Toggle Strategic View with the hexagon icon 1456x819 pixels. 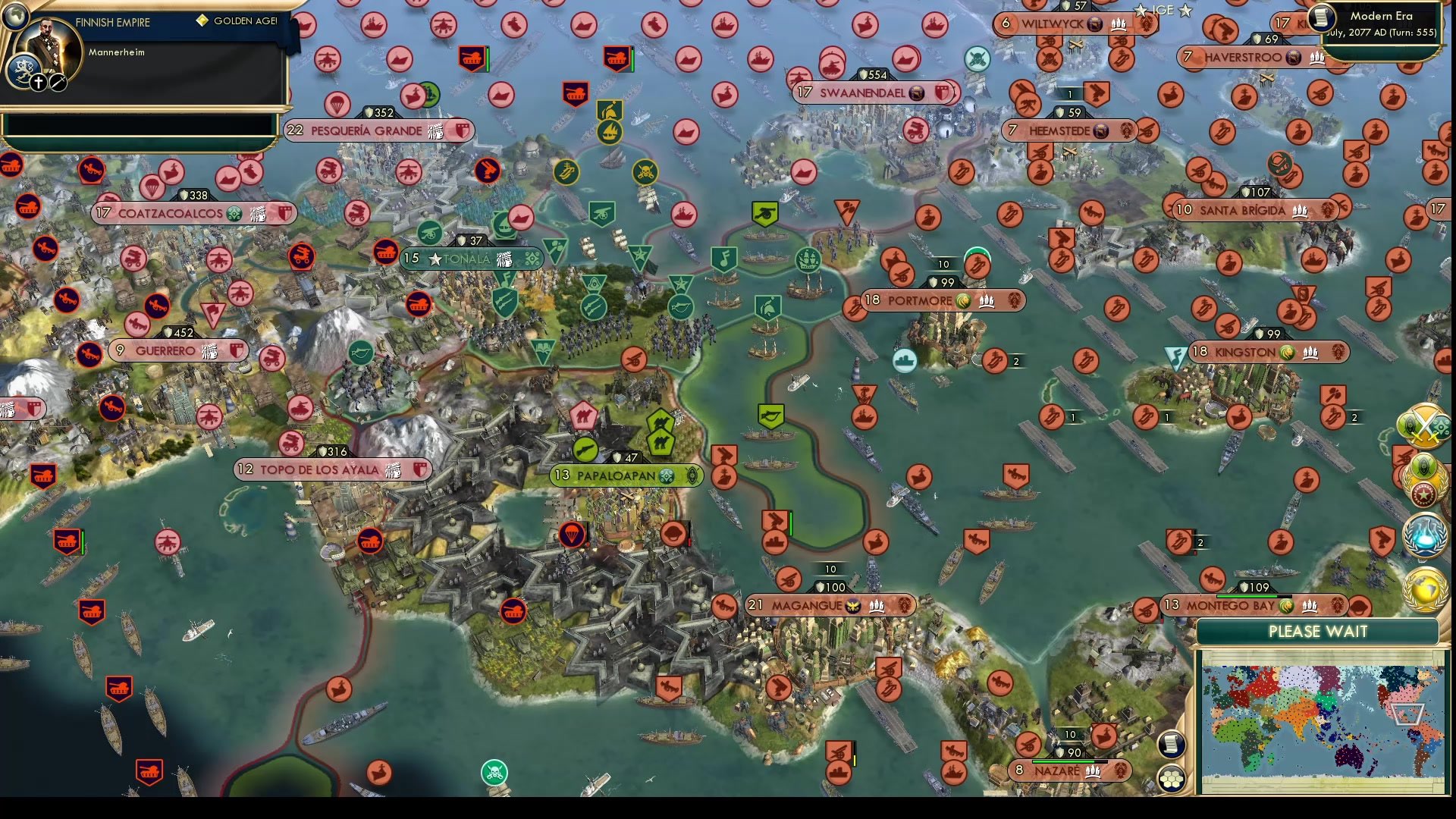(x=1172, y=776)
